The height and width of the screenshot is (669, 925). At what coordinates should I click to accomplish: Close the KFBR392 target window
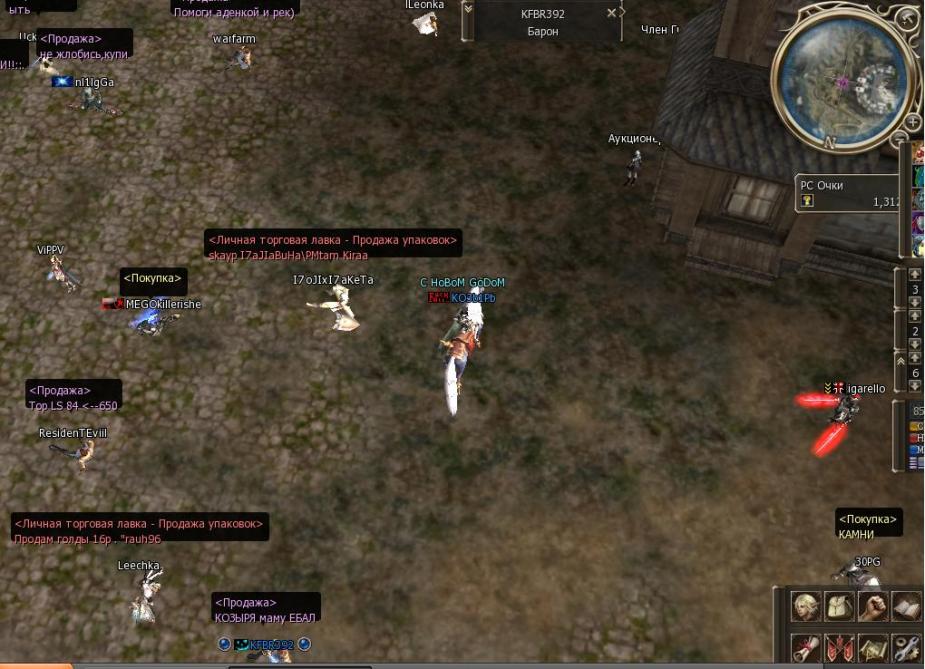pos(612,14)
